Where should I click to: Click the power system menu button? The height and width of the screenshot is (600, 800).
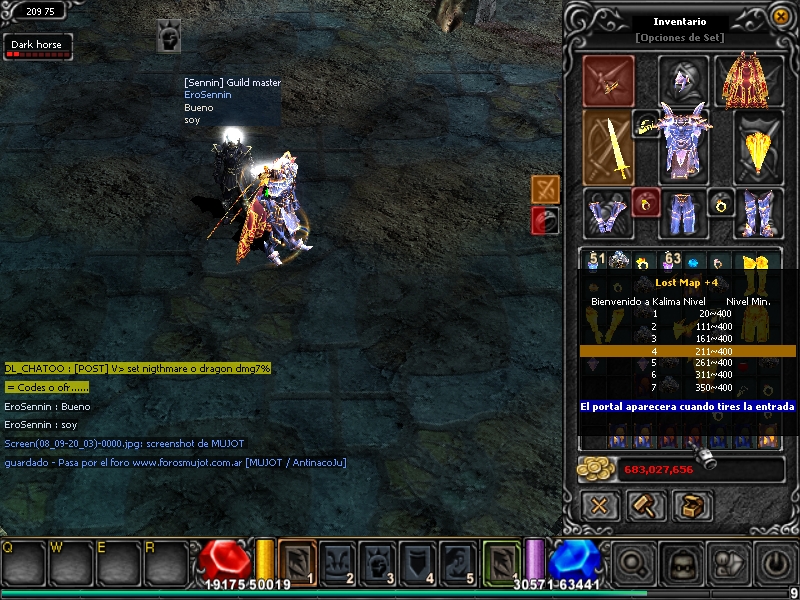tap(773, 562)
